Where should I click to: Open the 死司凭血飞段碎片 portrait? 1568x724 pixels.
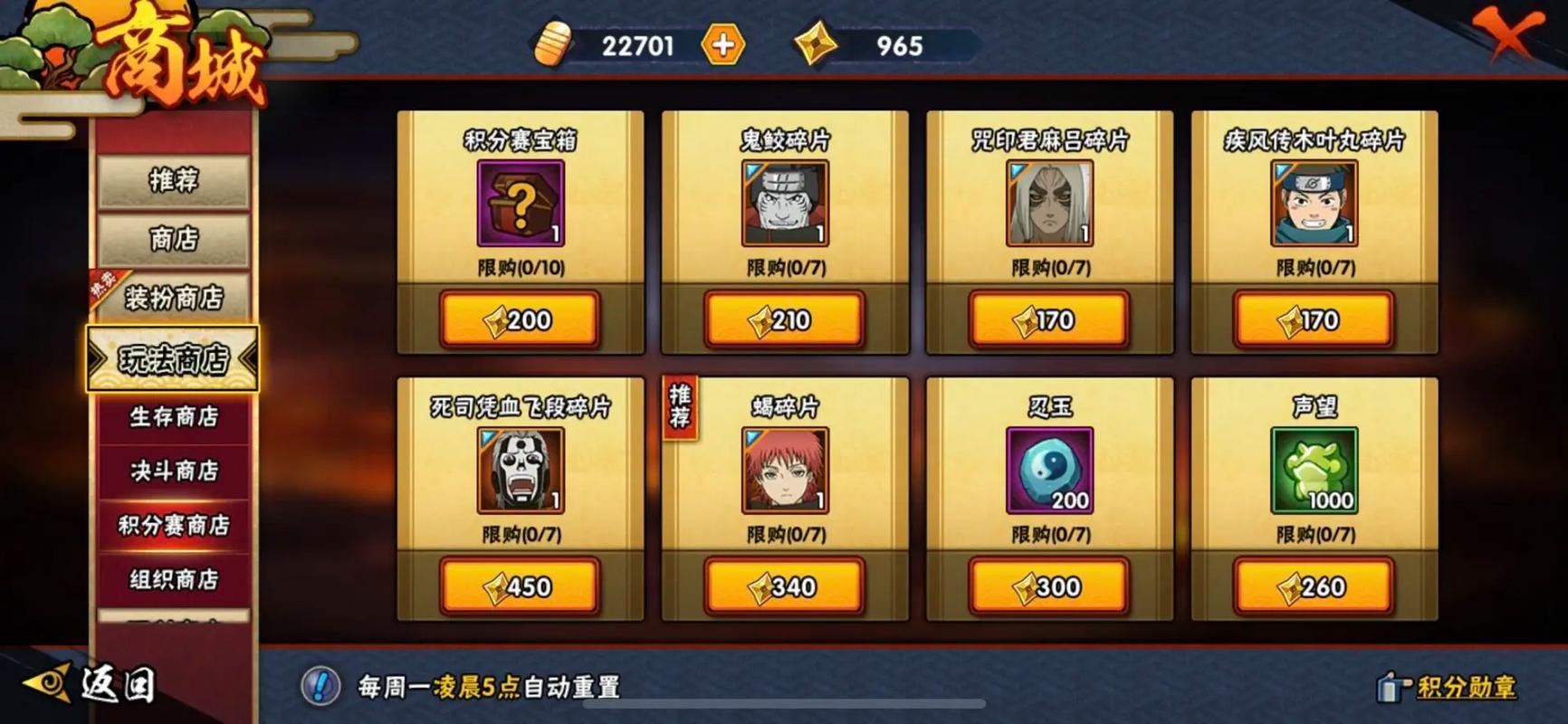(x=518, y=470)
